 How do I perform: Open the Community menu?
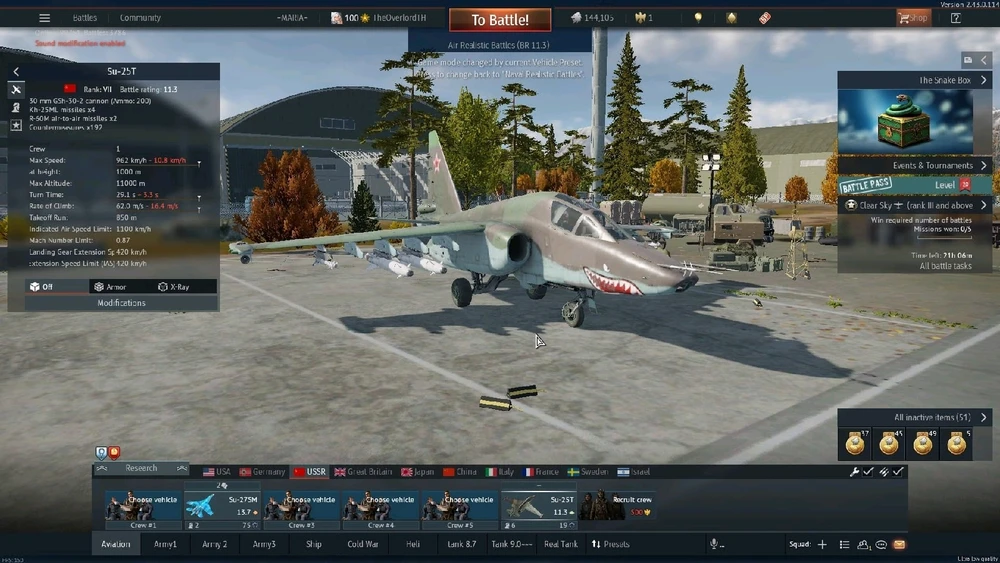pos(140,18)
